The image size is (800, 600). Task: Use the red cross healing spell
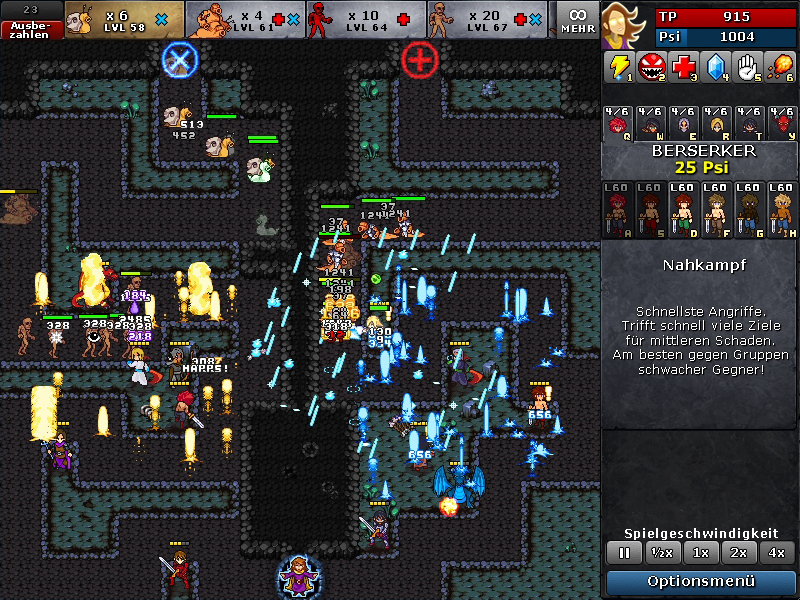click(684, 68)
